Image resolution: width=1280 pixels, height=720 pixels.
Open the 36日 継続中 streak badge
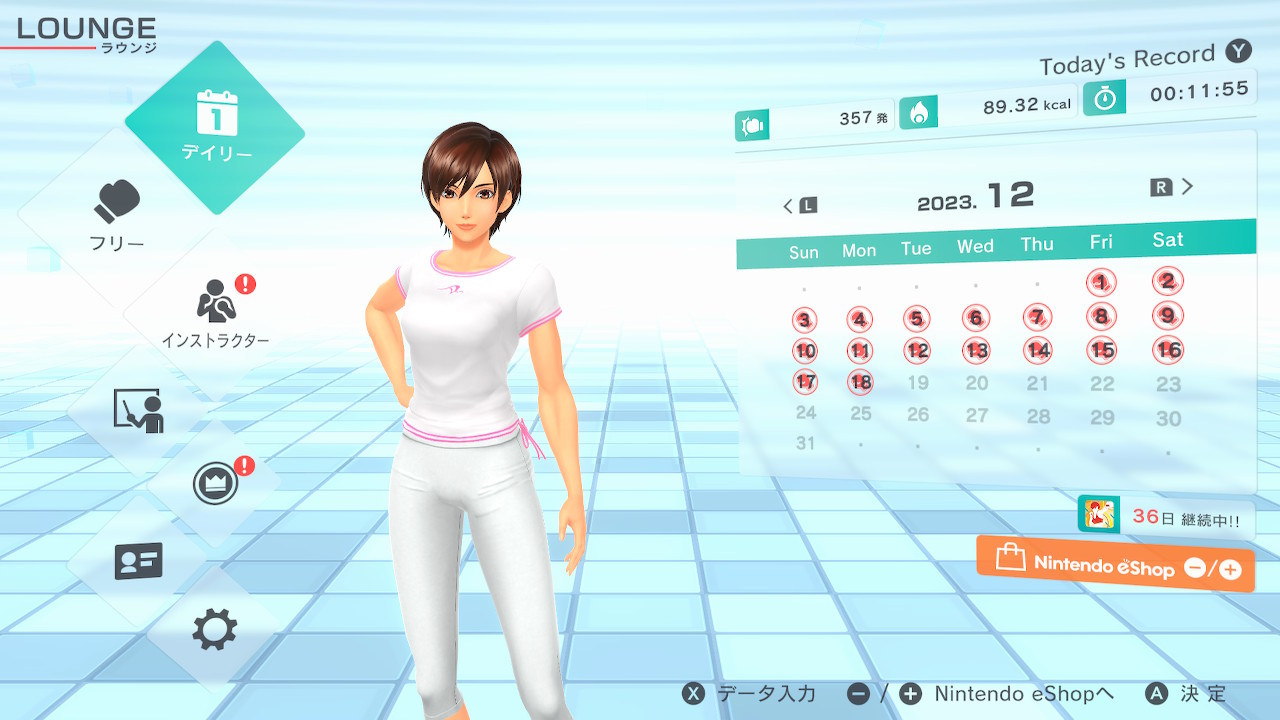[1166, 518]
